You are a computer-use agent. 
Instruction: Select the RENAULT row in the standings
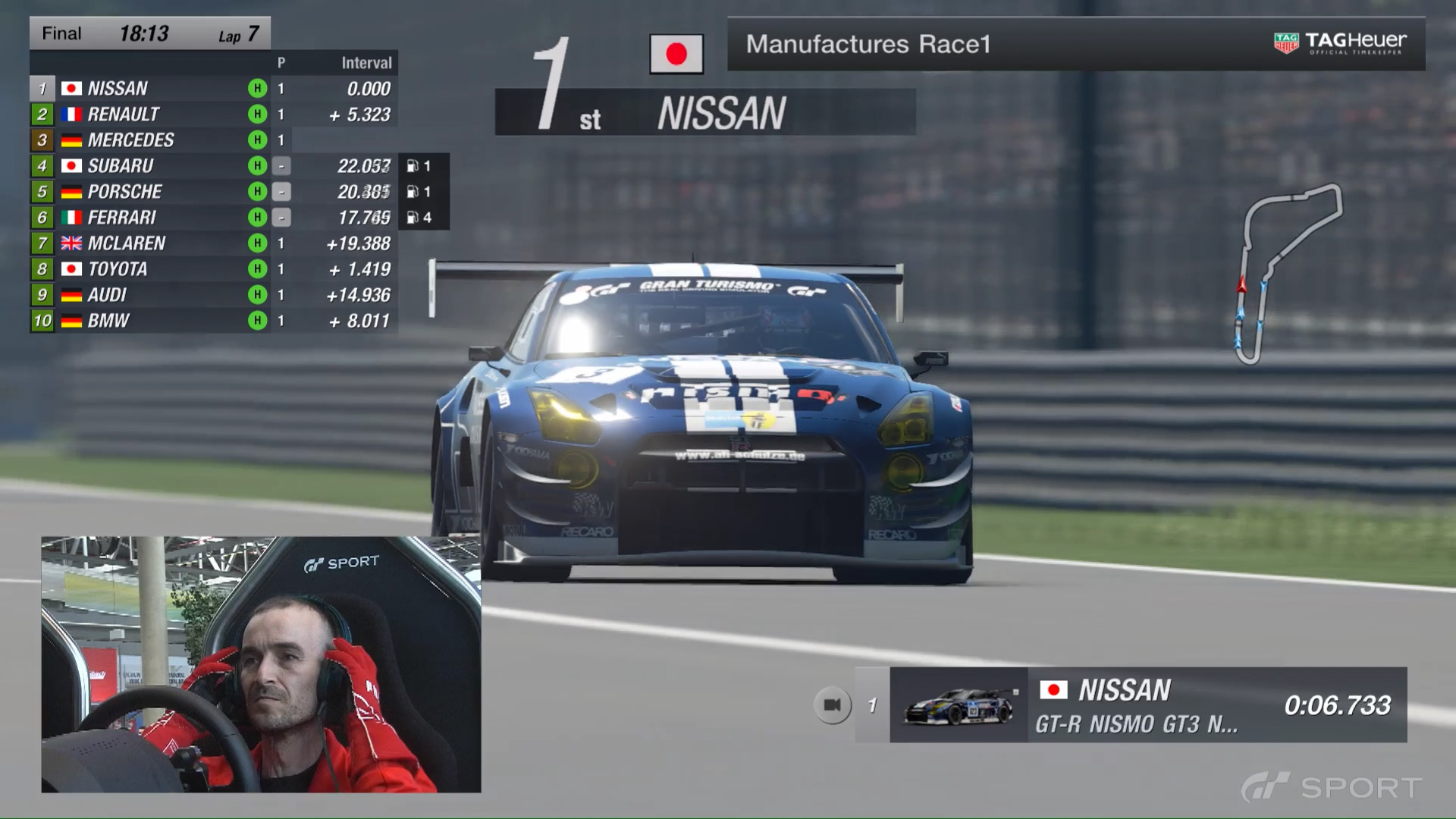click(x=213, y=115)
